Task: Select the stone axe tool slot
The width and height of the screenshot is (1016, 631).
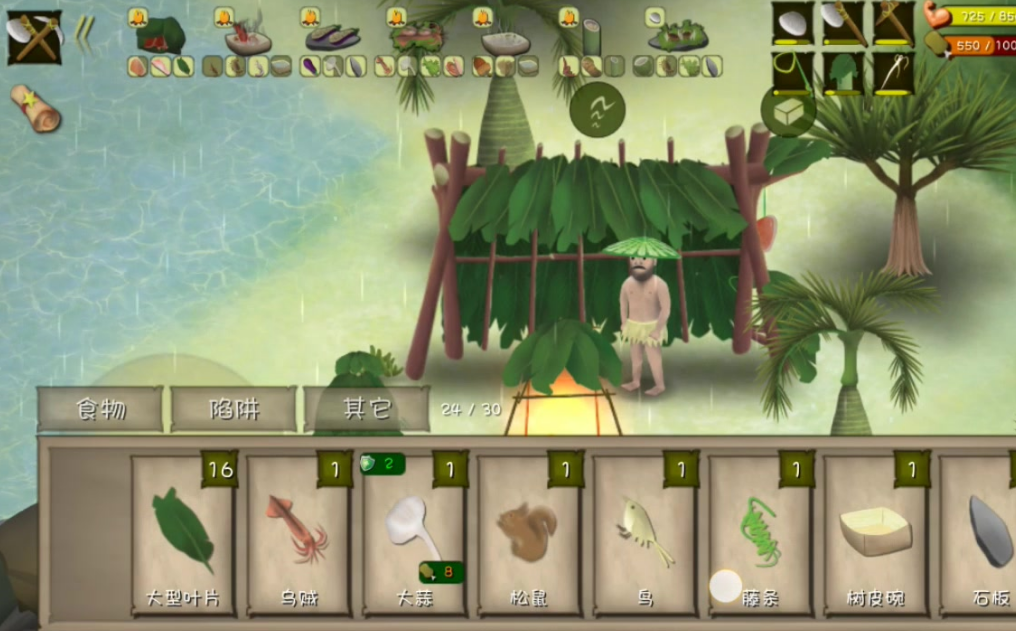Action: pos(842,23)
